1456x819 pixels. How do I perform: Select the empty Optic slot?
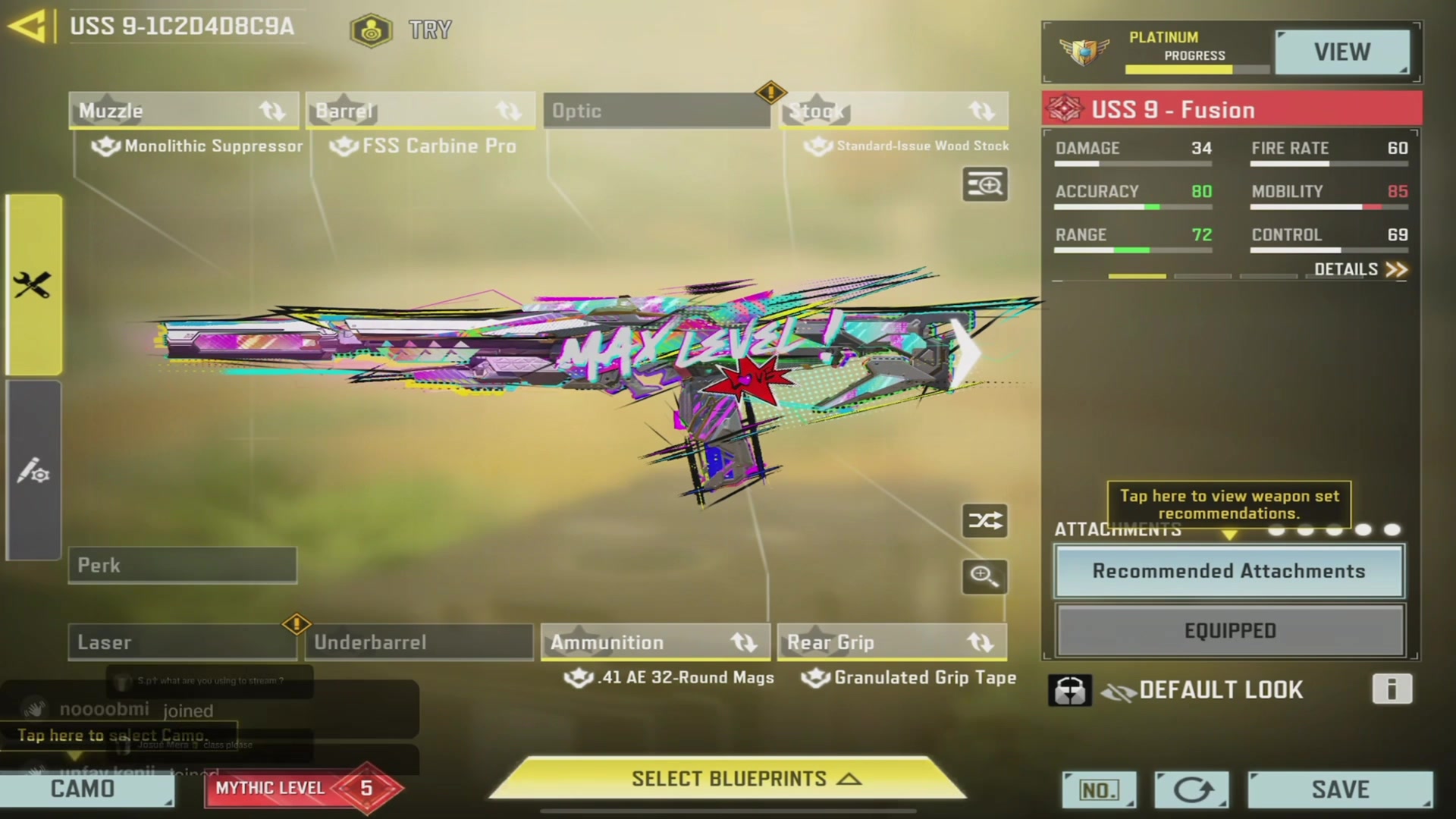(x=656, y=111)
